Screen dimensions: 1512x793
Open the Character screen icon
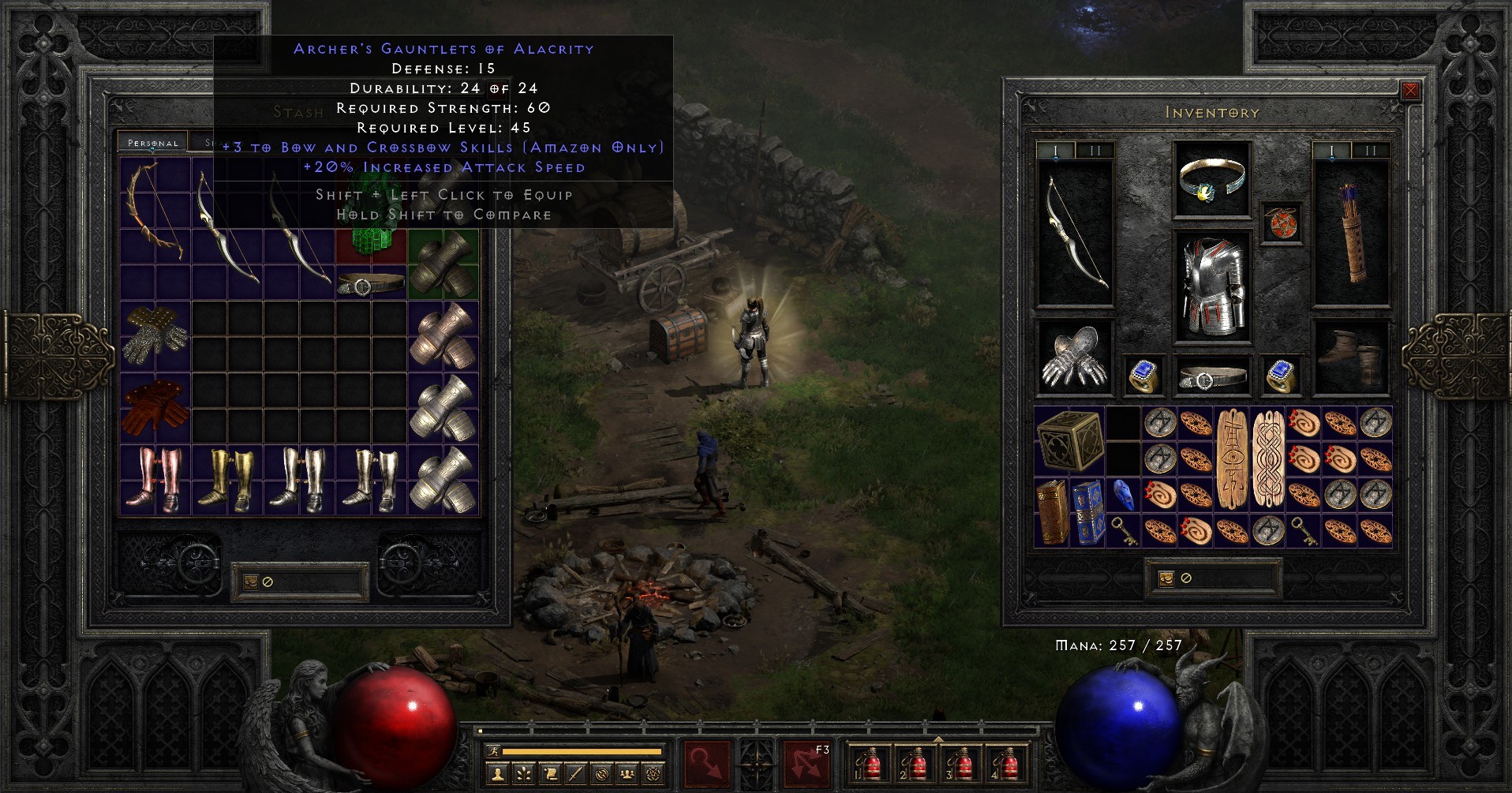tap(497, 774)
